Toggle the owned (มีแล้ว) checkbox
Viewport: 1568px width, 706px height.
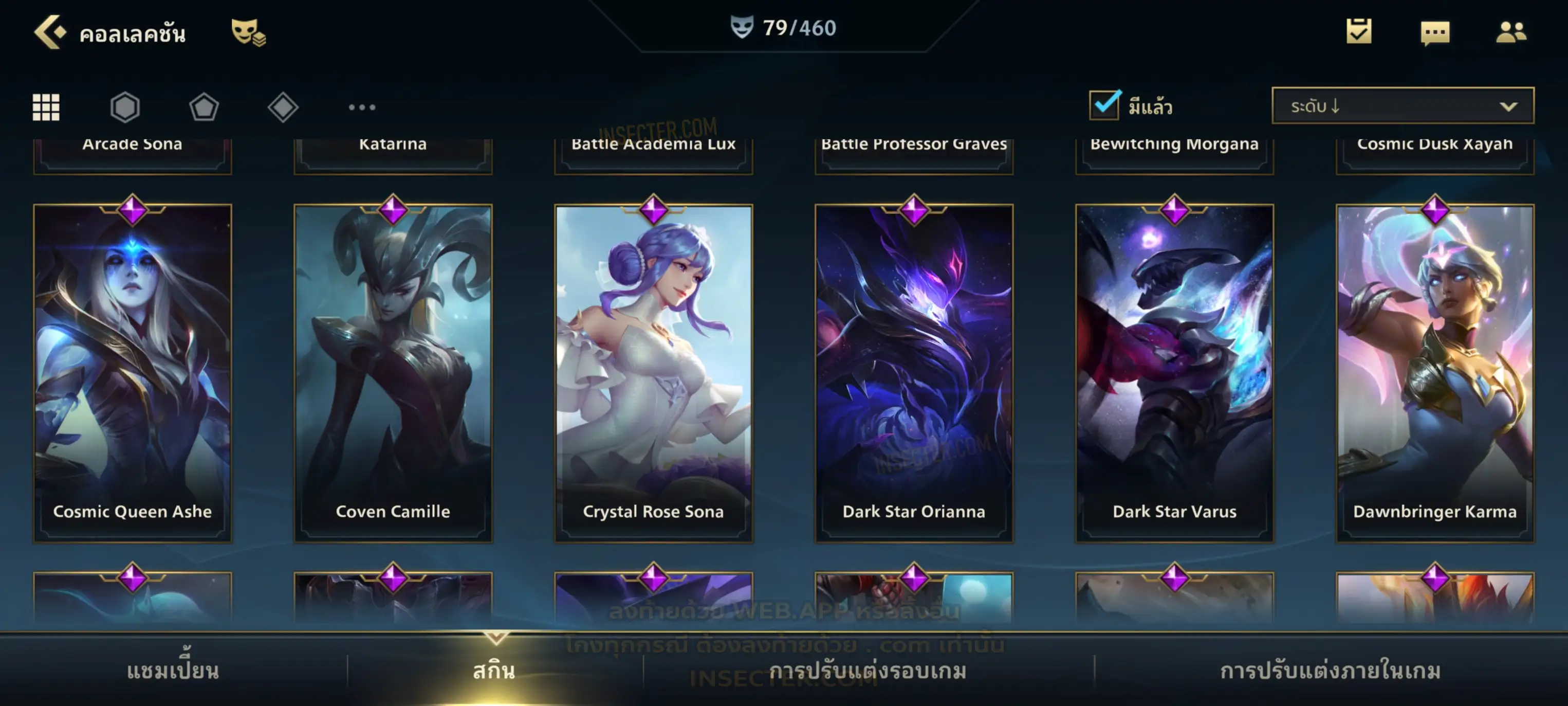pyautogui.click(x=1104, y=105)
